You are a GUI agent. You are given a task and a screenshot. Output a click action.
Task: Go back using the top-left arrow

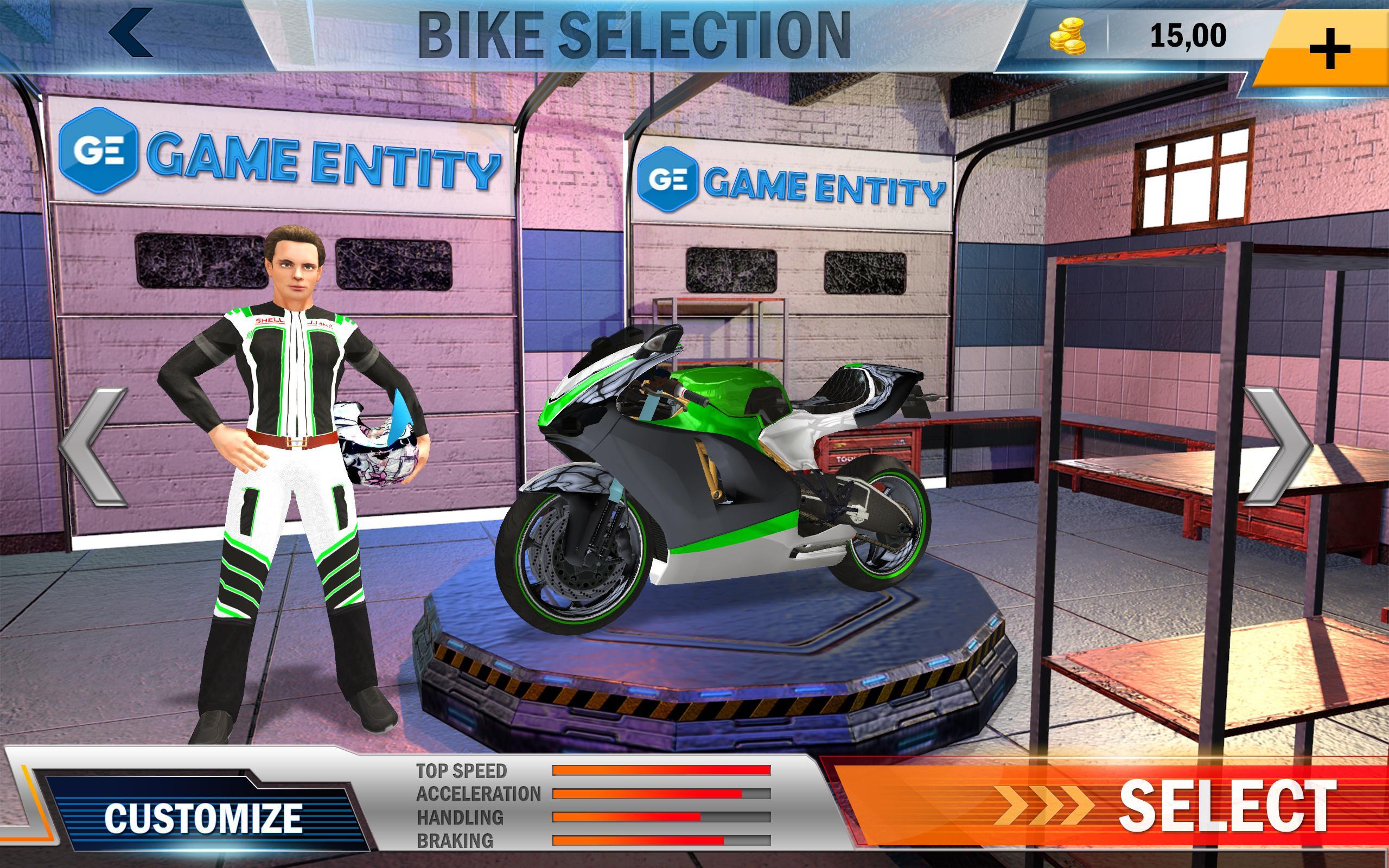(x=132, y=33)
